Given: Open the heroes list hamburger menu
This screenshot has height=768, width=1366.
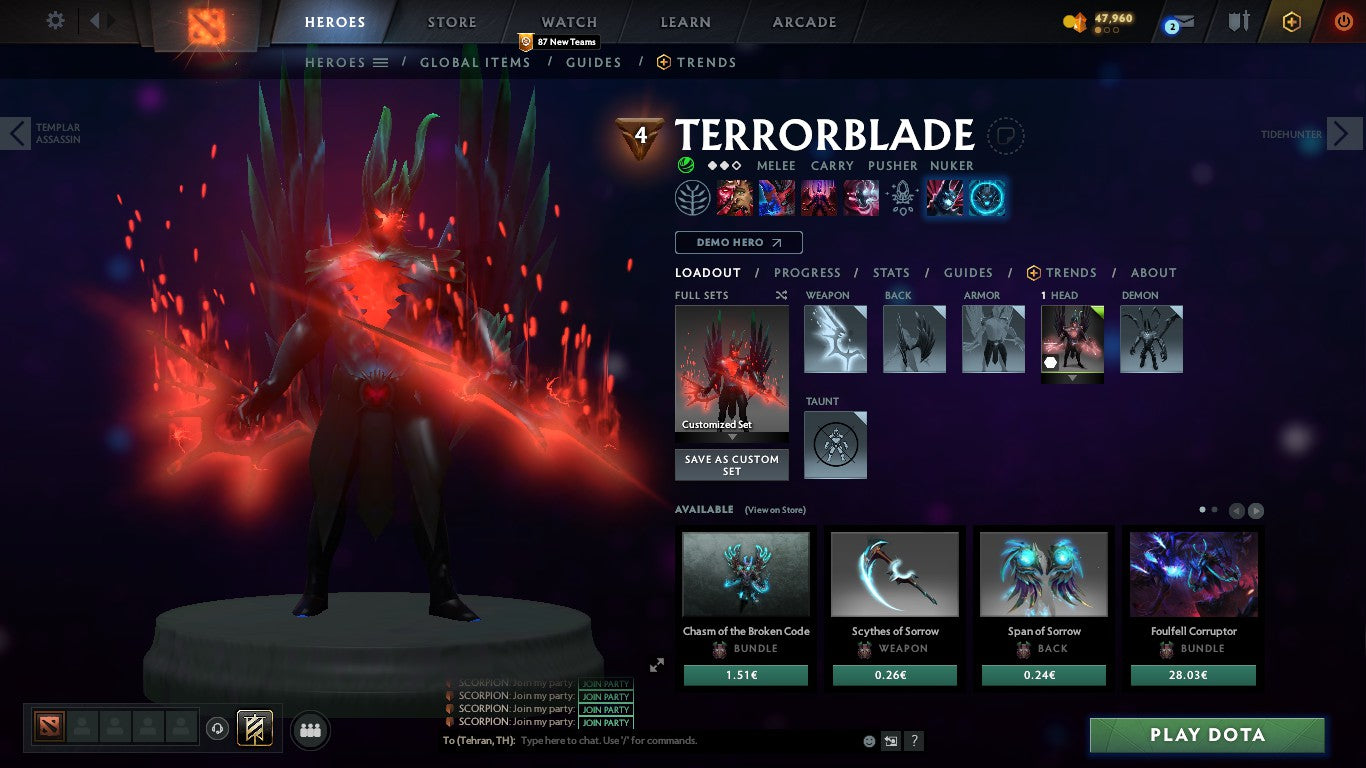Looking at the screenshot, I should tap(380, 62).
